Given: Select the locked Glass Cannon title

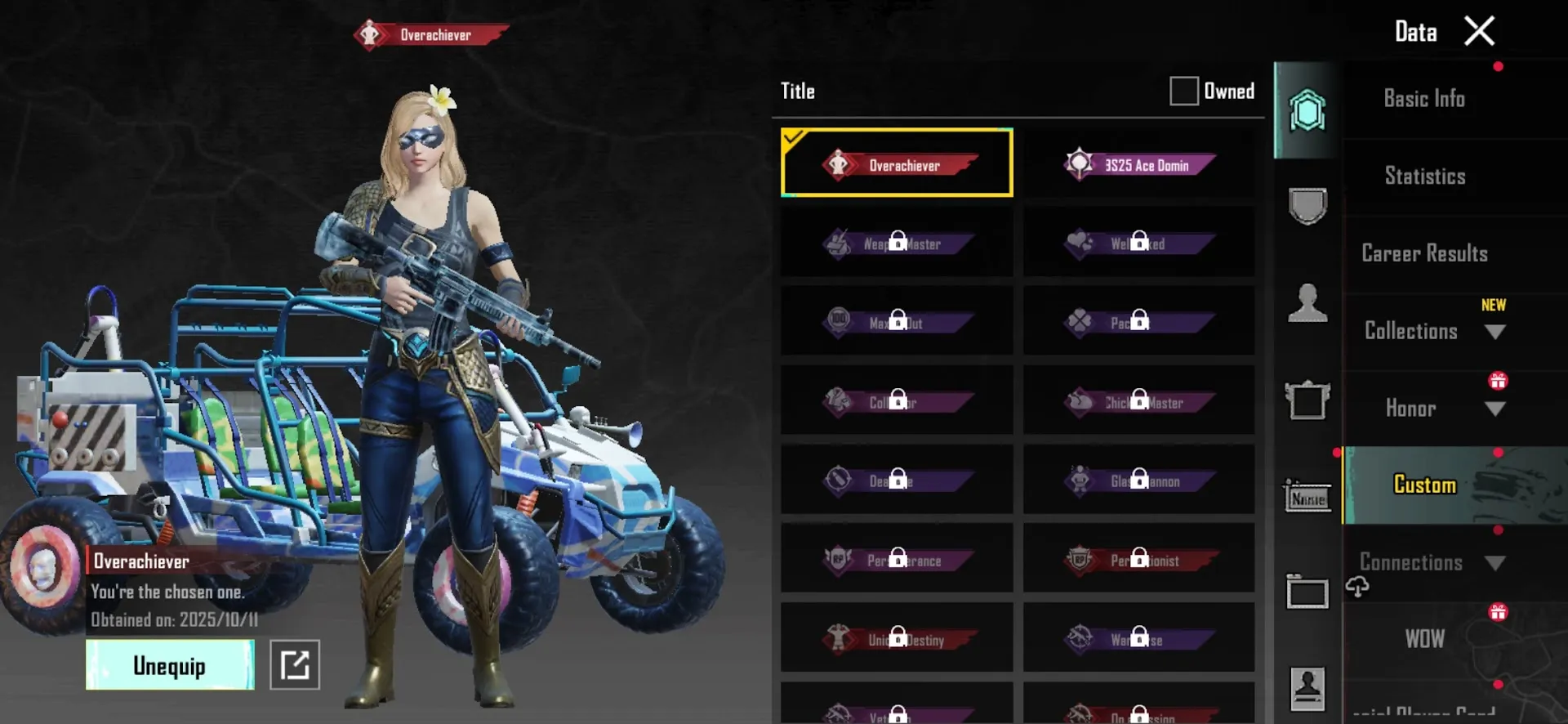Looking at the screenshot, I should (x=1138, y=481).
